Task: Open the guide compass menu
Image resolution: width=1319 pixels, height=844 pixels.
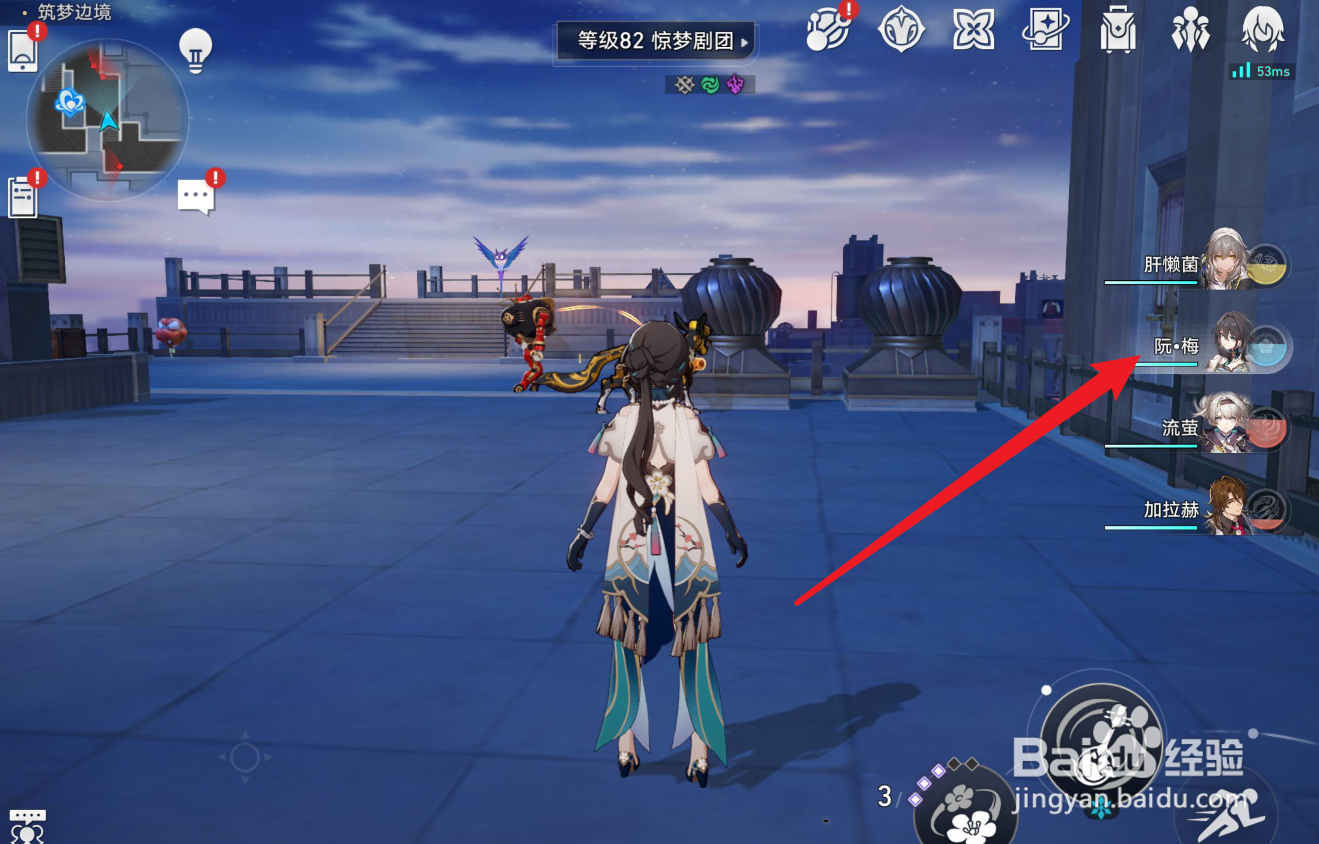Action: pos(900,30)
